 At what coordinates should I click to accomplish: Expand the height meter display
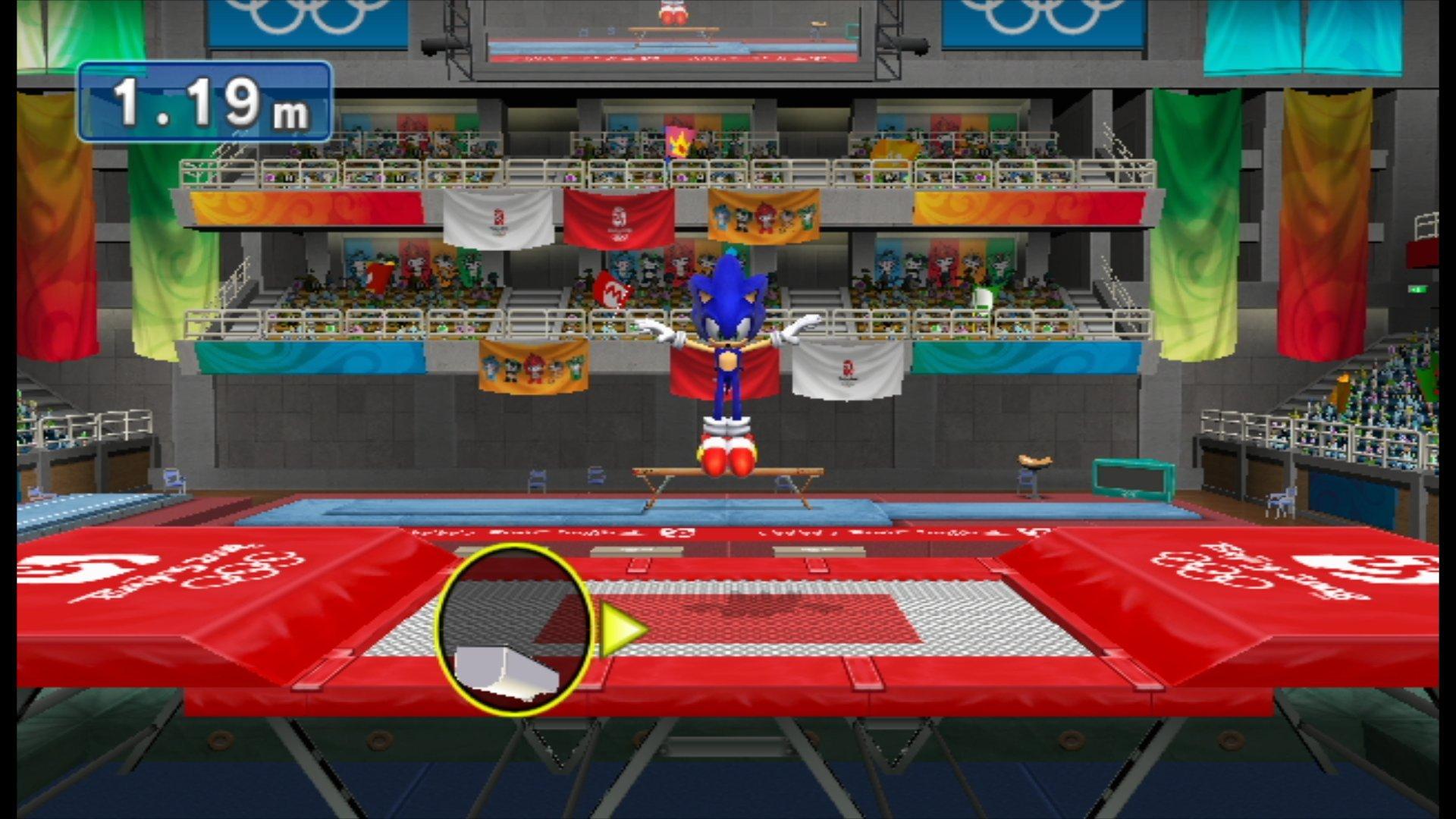(x=205, y=102)
